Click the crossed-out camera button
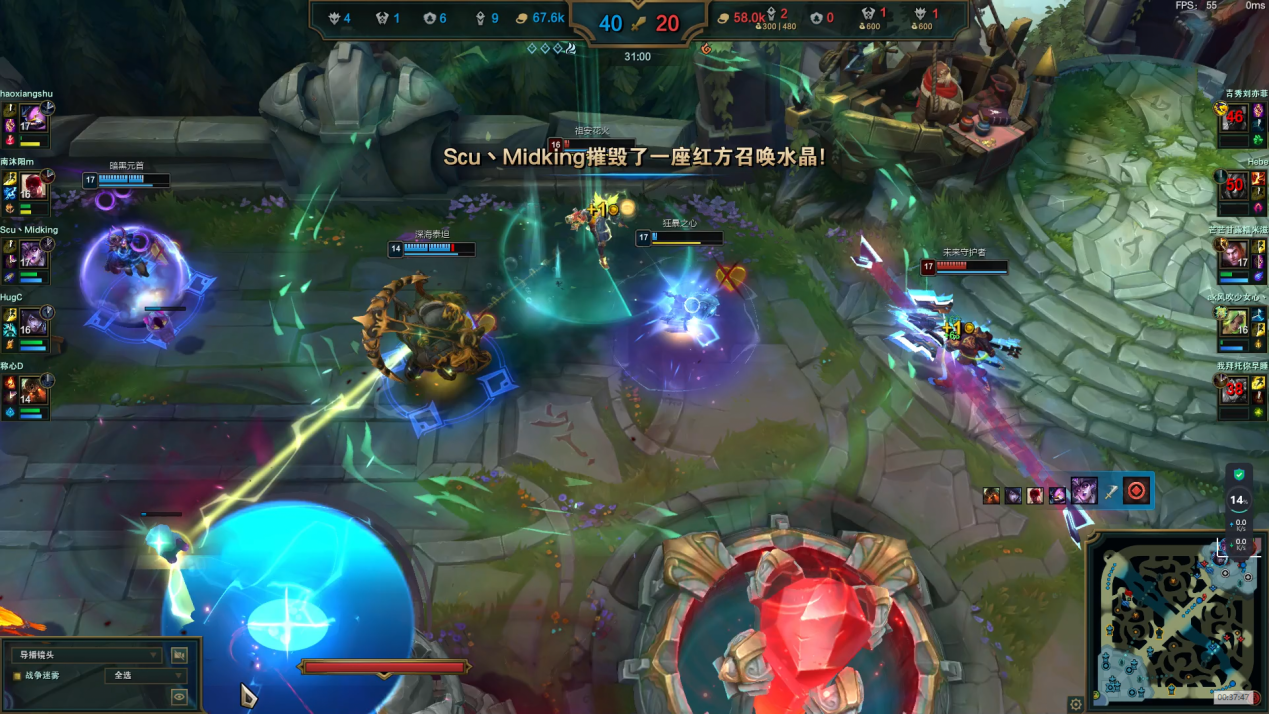1269x714 pixels. [x=179, y=655]
